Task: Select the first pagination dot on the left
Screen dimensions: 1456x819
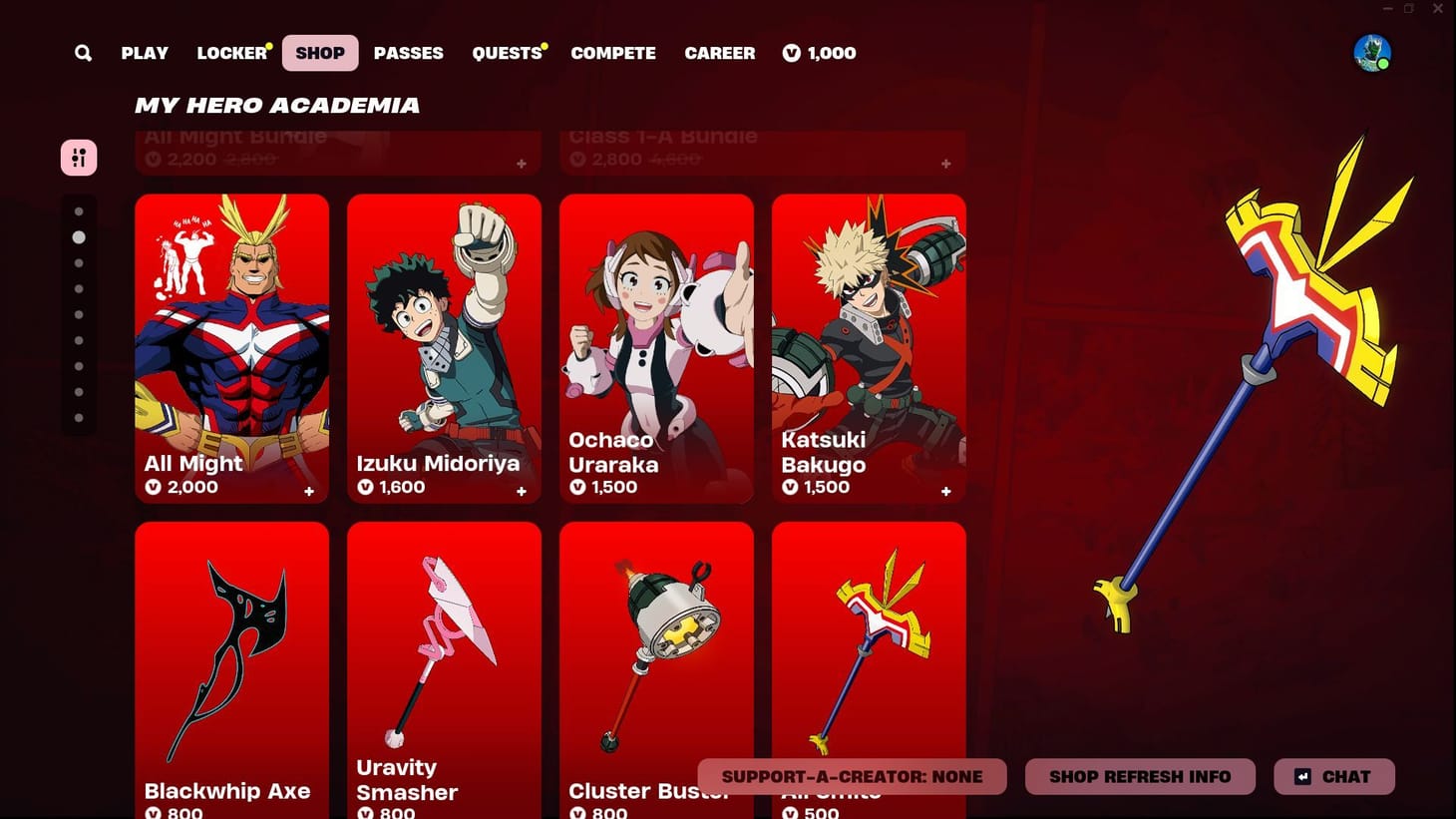Action: (80, 211)
